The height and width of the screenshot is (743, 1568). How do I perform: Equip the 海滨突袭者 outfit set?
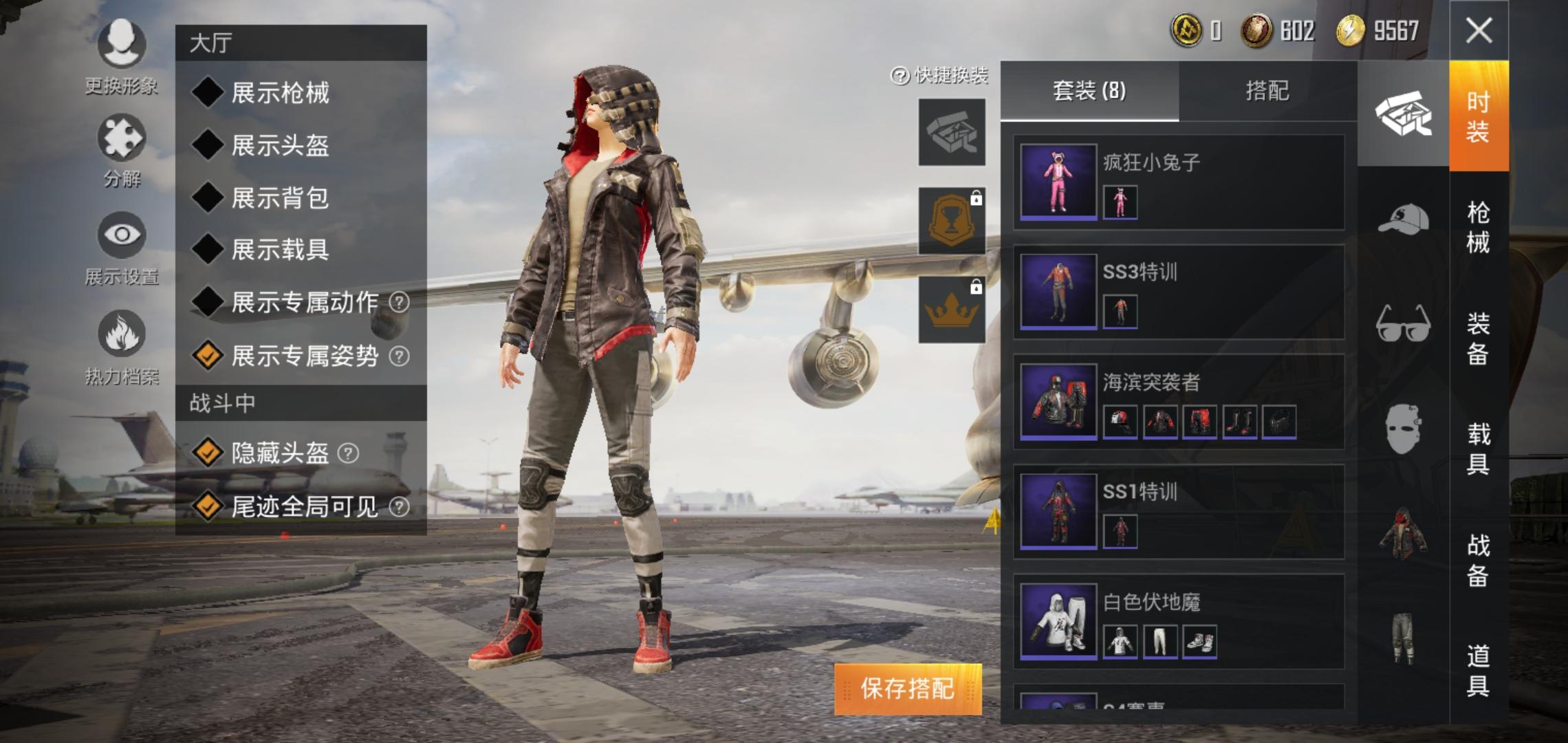pos(1179,402)
